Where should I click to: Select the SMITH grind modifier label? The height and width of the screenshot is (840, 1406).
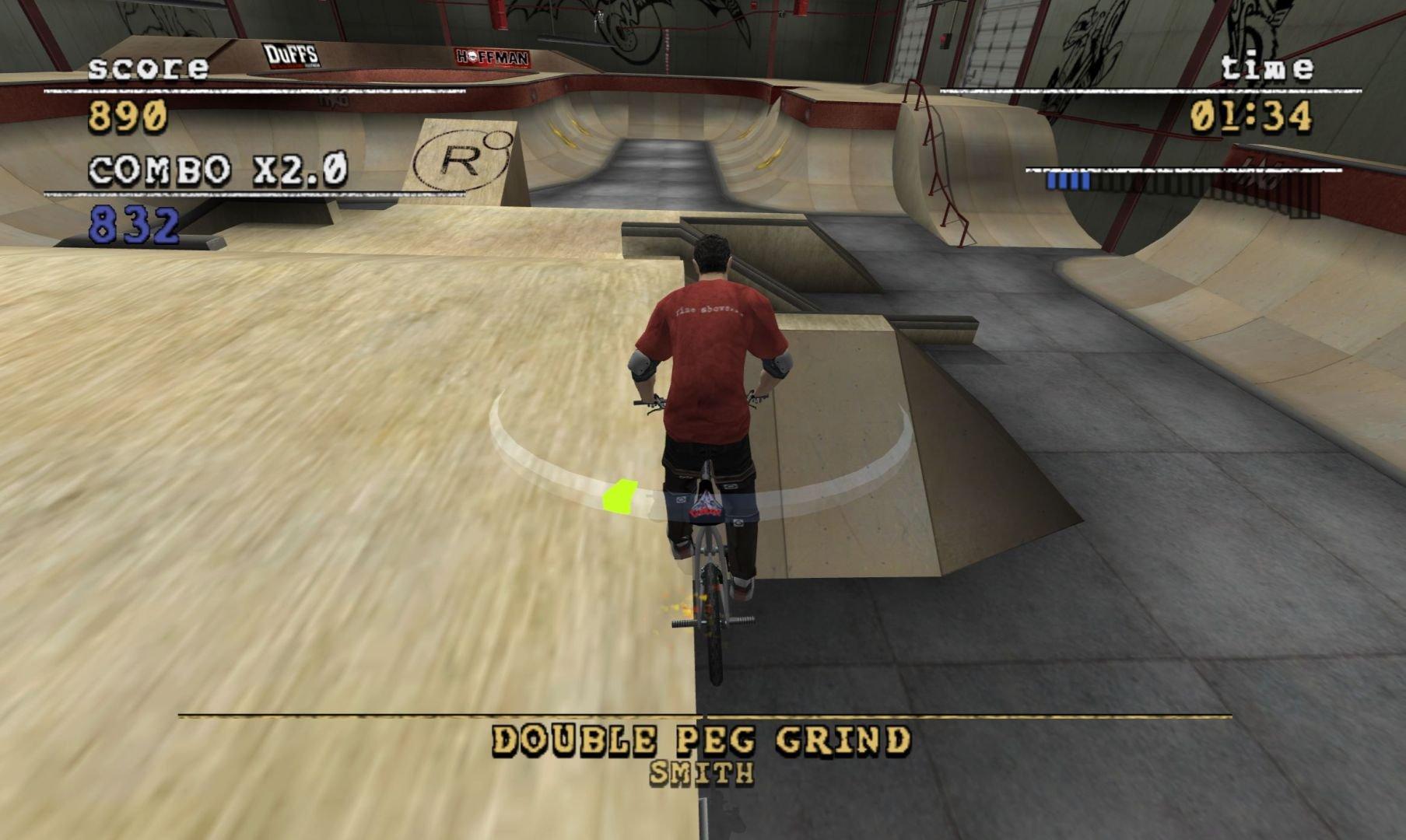click(x=702, y=774)
